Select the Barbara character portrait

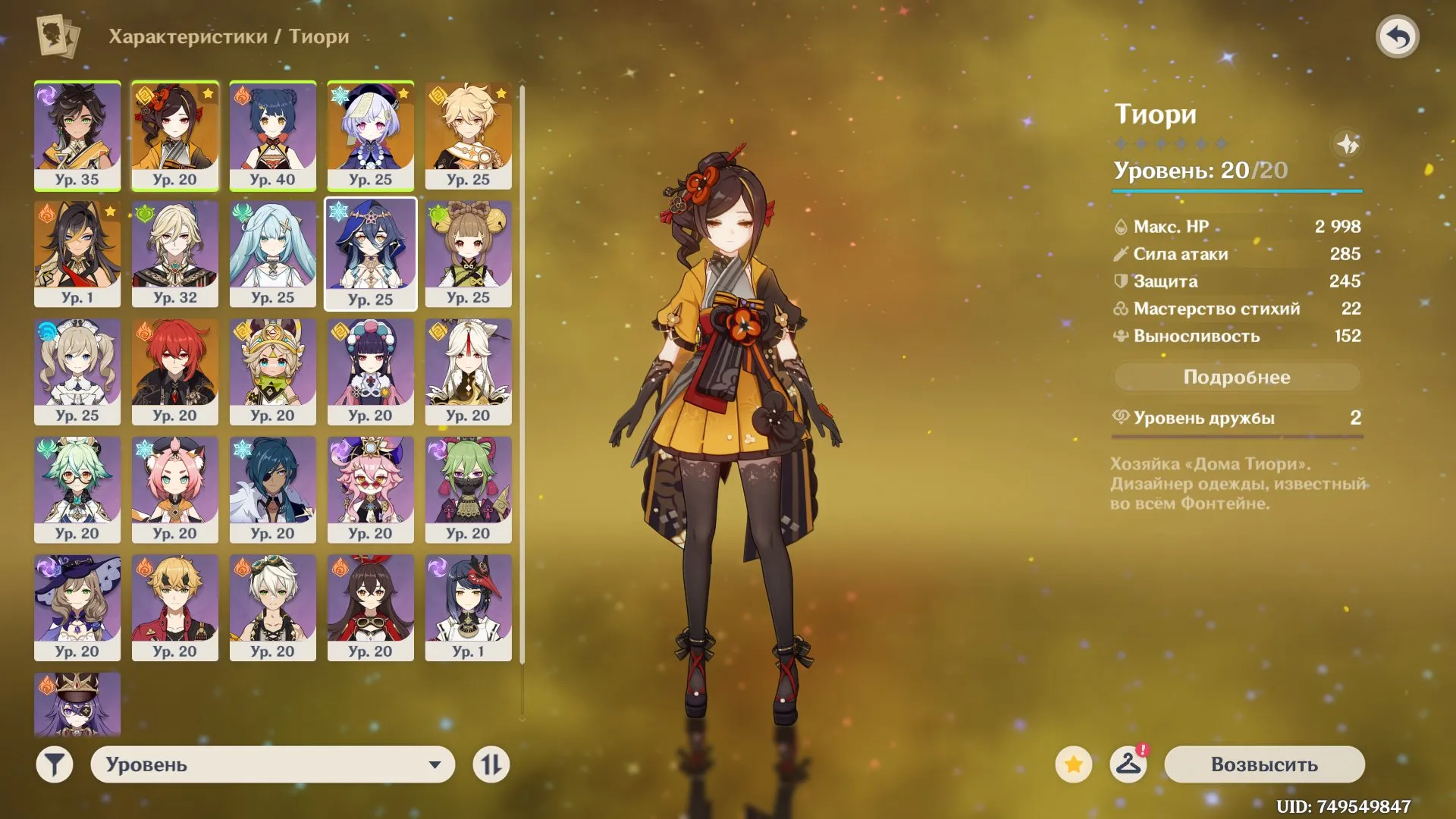point(77,372)
